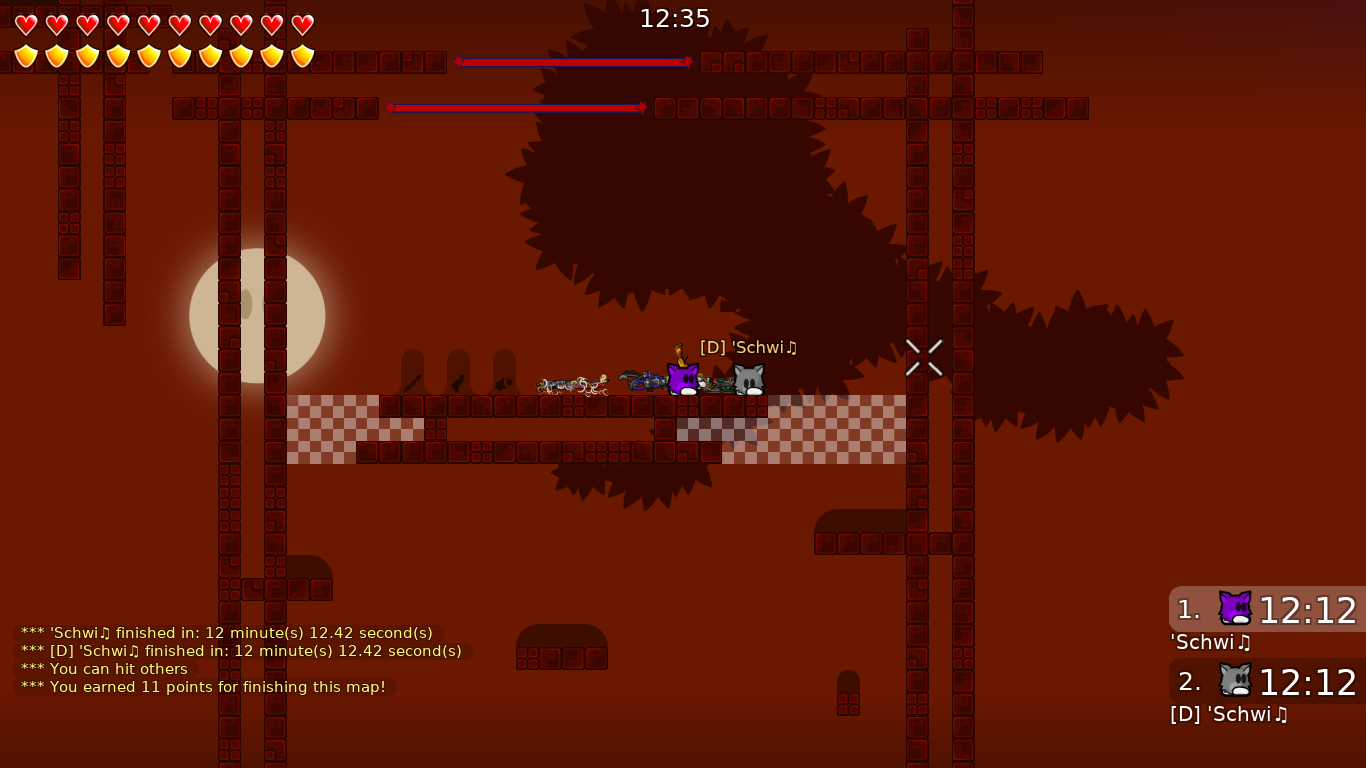
Task: Click the '11 points for finishing' message
Action: 202,687
